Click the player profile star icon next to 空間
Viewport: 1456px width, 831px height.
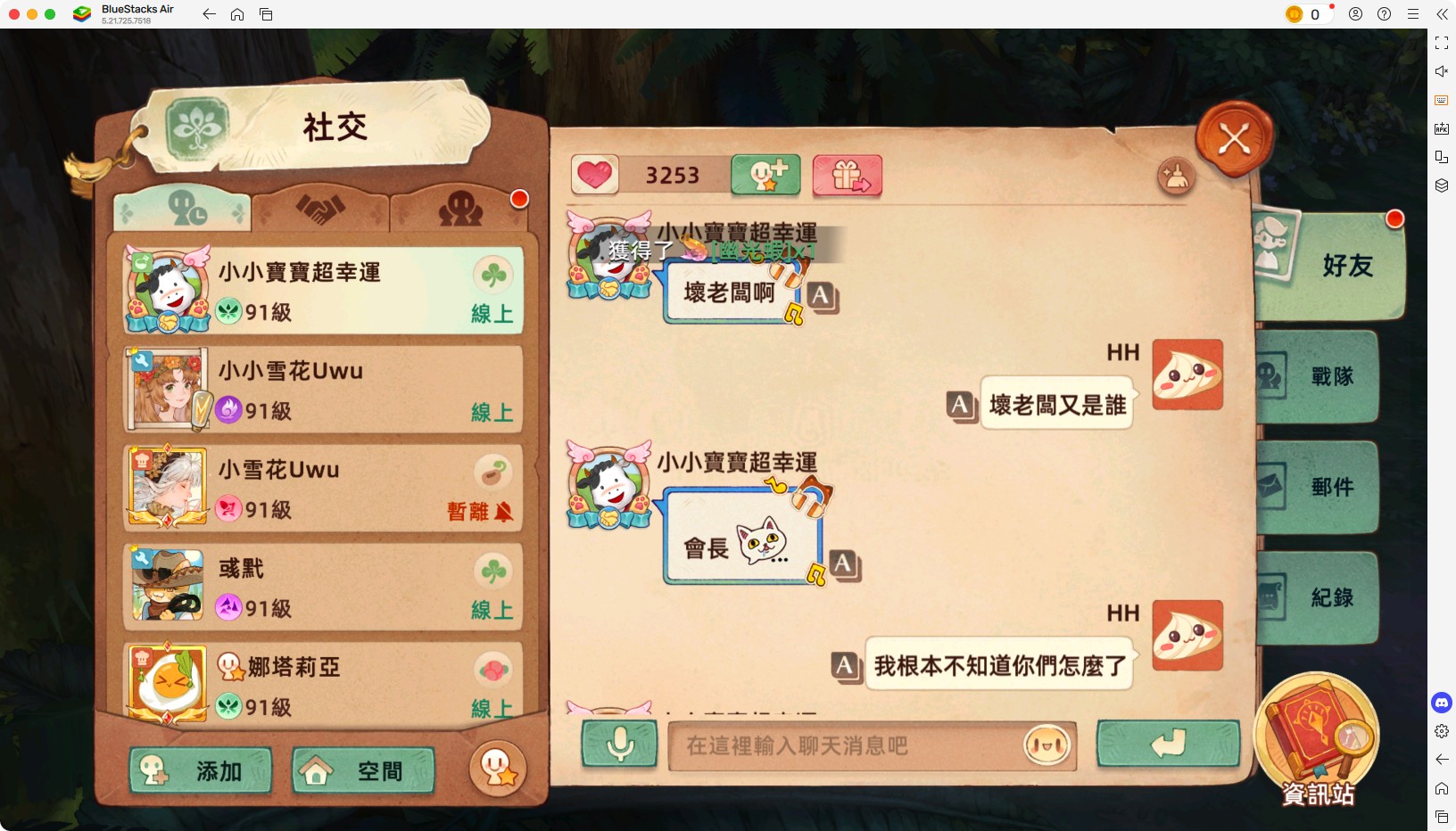pos(497,769)
